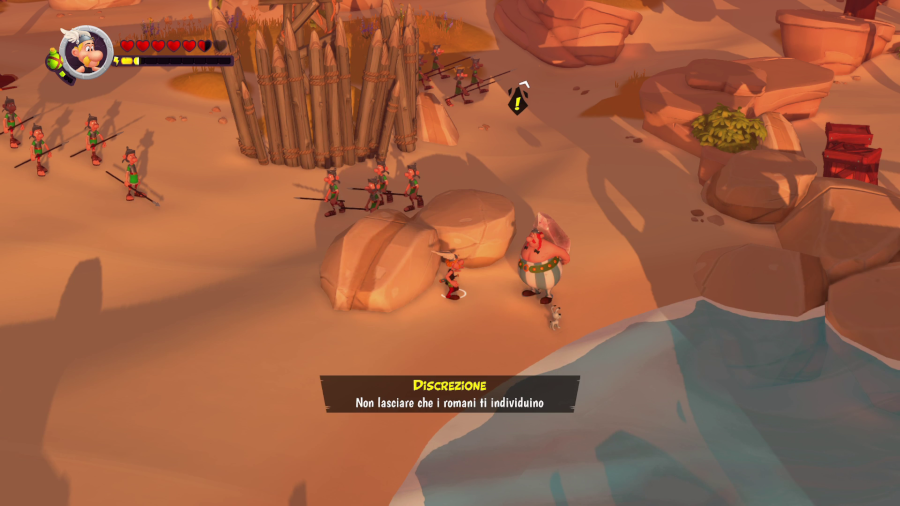The height and width of the screenshot is (506, 900).
Task: Click the Asterix character portrait
Action: coord(86,52)
